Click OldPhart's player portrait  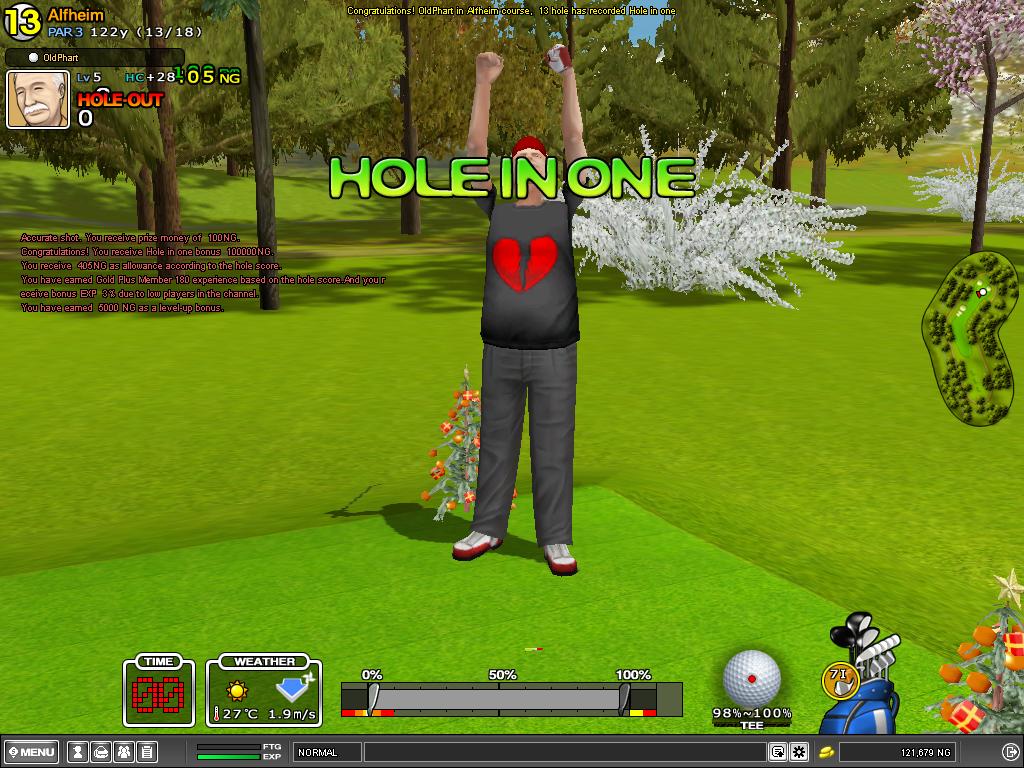coord(38,99)
